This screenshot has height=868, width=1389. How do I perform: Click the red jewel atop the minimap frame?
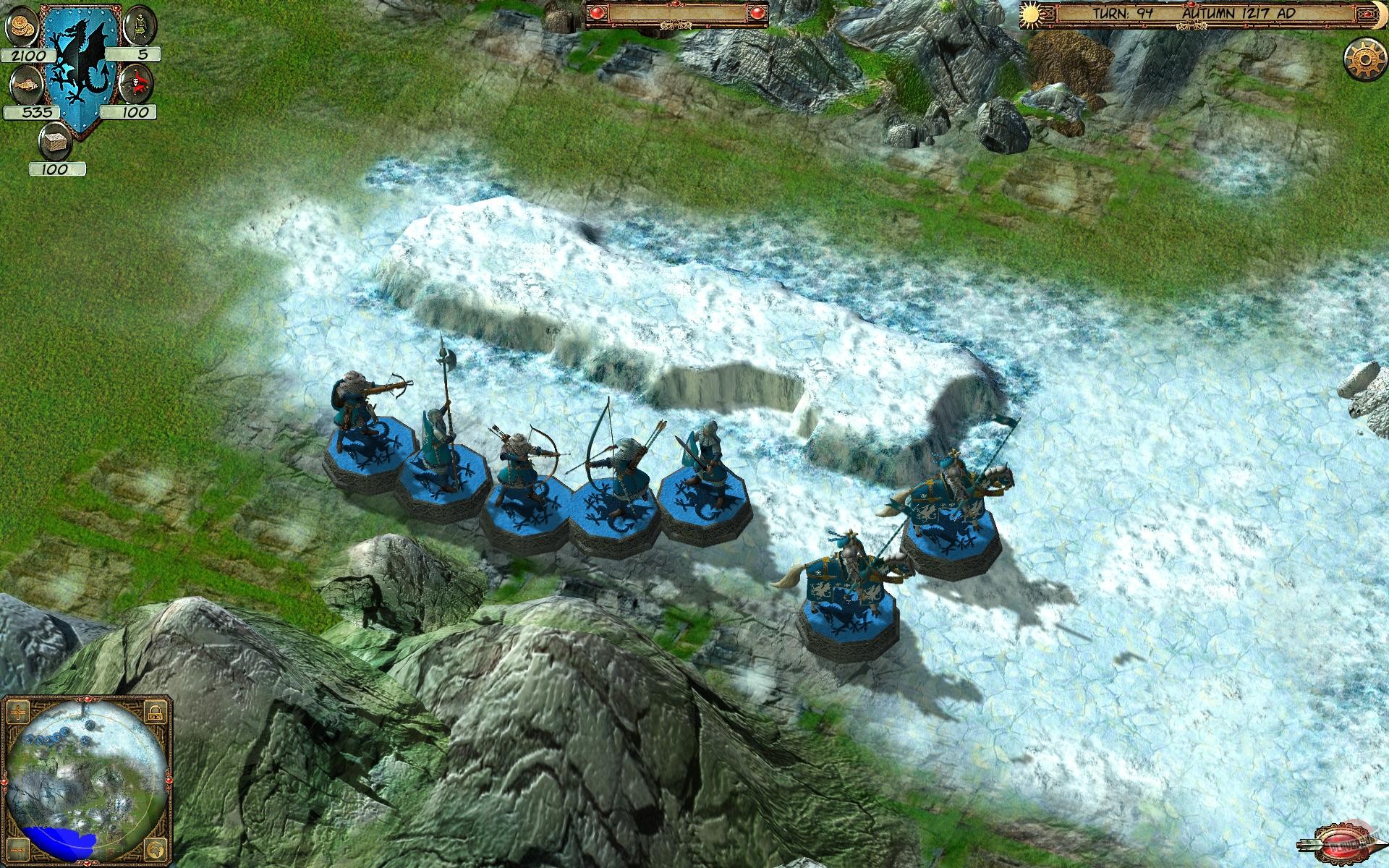87,699
